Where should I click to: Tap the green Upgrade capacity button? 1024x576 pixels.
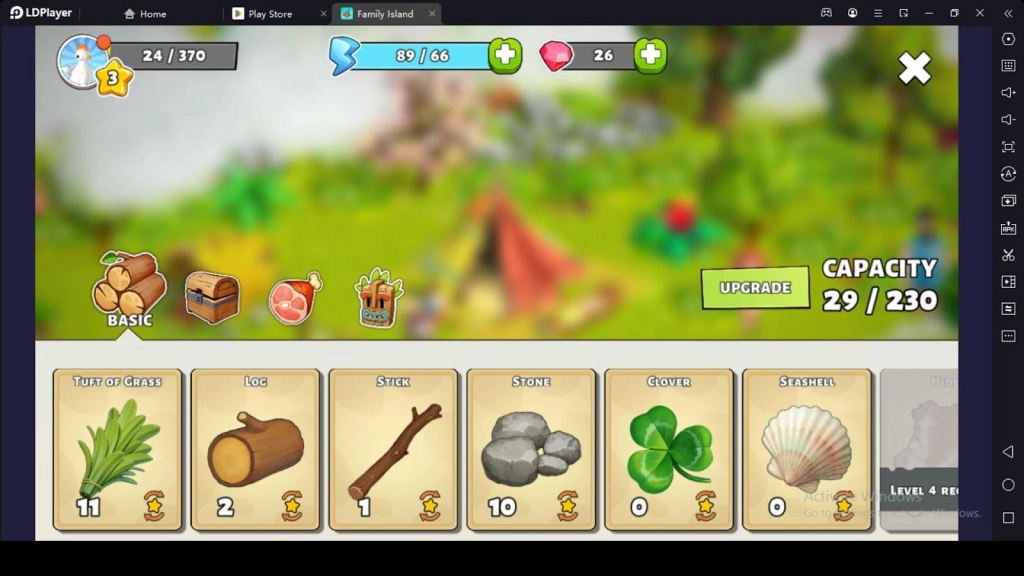point(755,287)
